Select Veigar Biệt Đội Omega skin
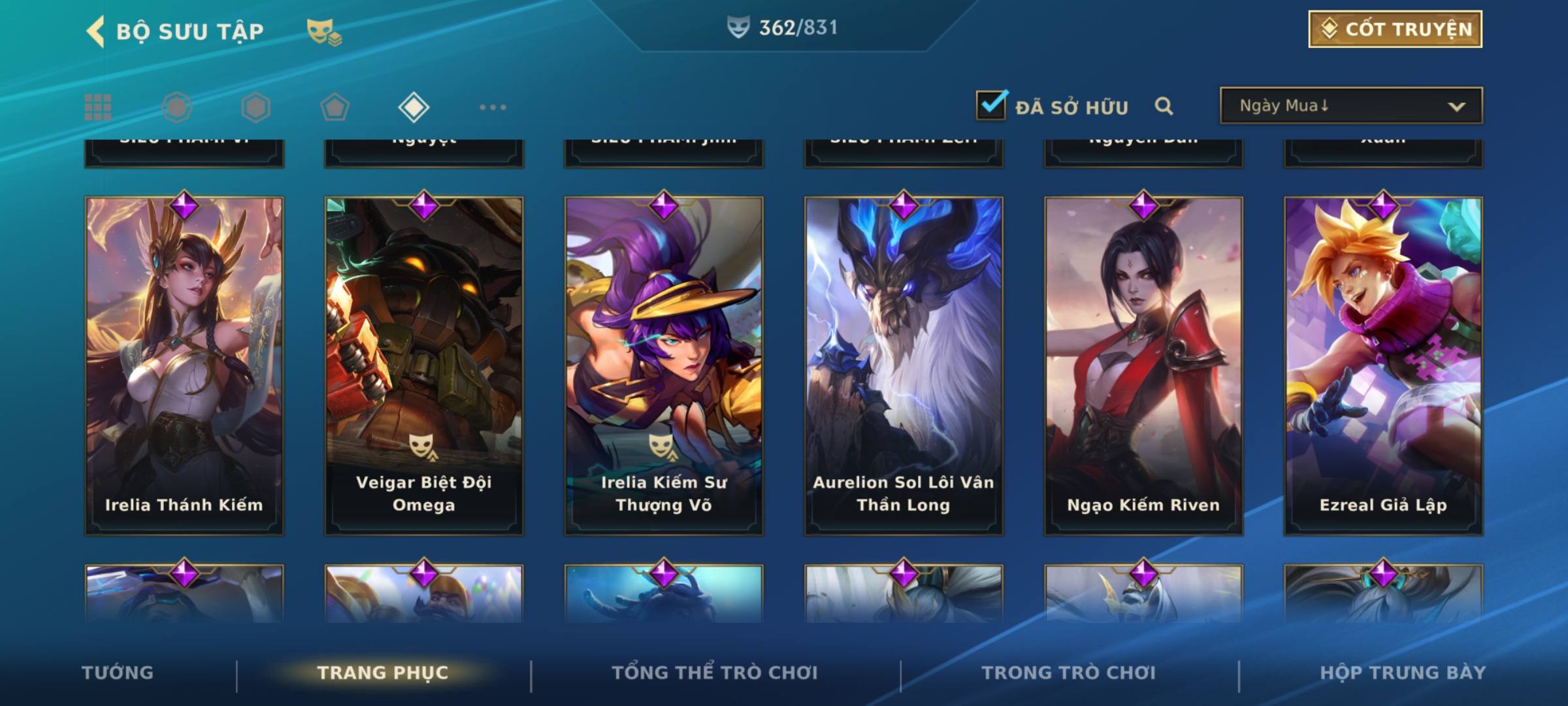 [x=424, y=366]
